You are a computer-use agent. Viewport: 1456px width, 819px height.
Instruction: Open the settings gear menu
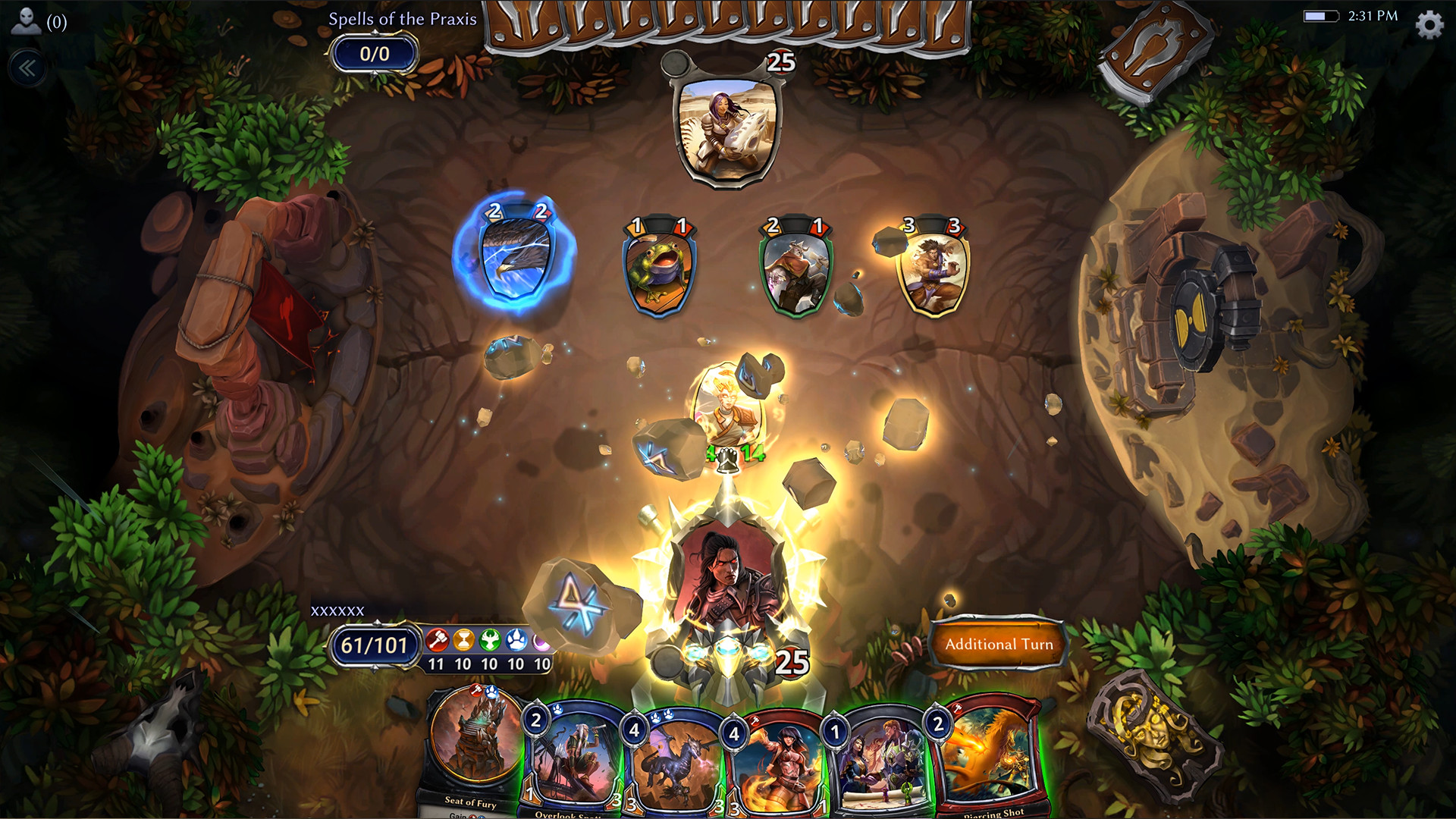click(1429, 24)
